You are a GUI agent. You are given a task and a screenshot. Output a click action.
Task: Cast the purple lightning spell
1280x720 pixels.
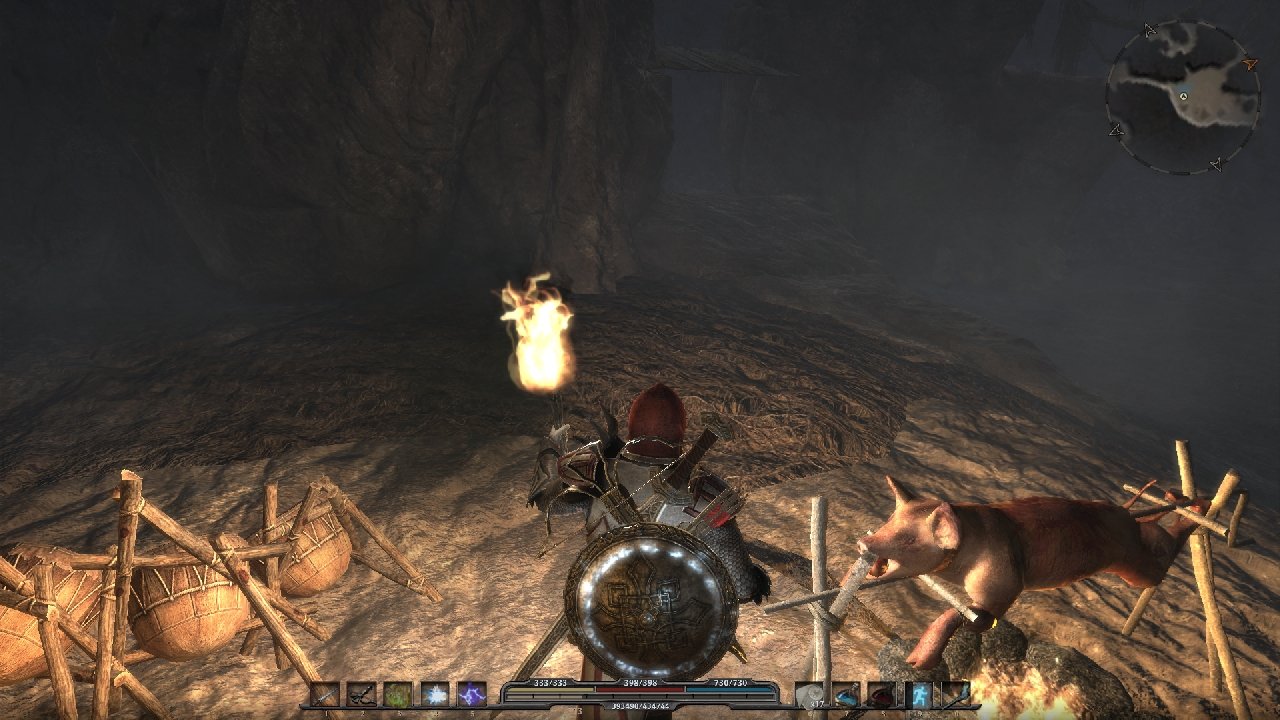tap(471, 694)
